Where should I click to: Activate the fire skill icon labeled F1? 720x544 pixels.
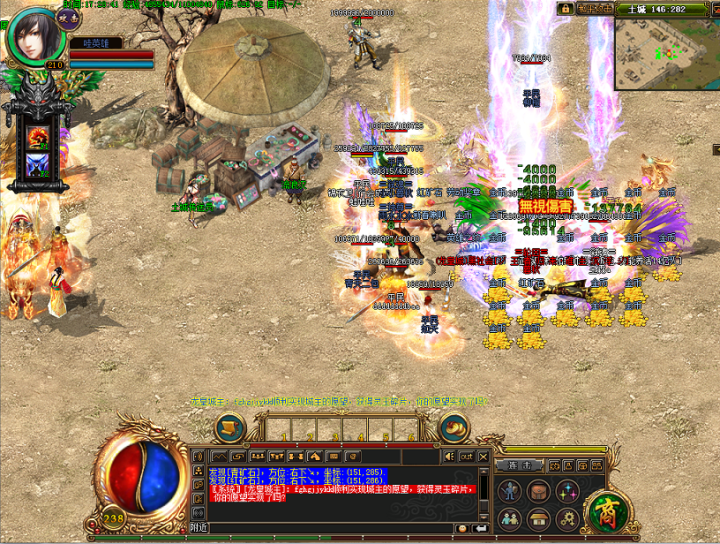click(40, 137)
